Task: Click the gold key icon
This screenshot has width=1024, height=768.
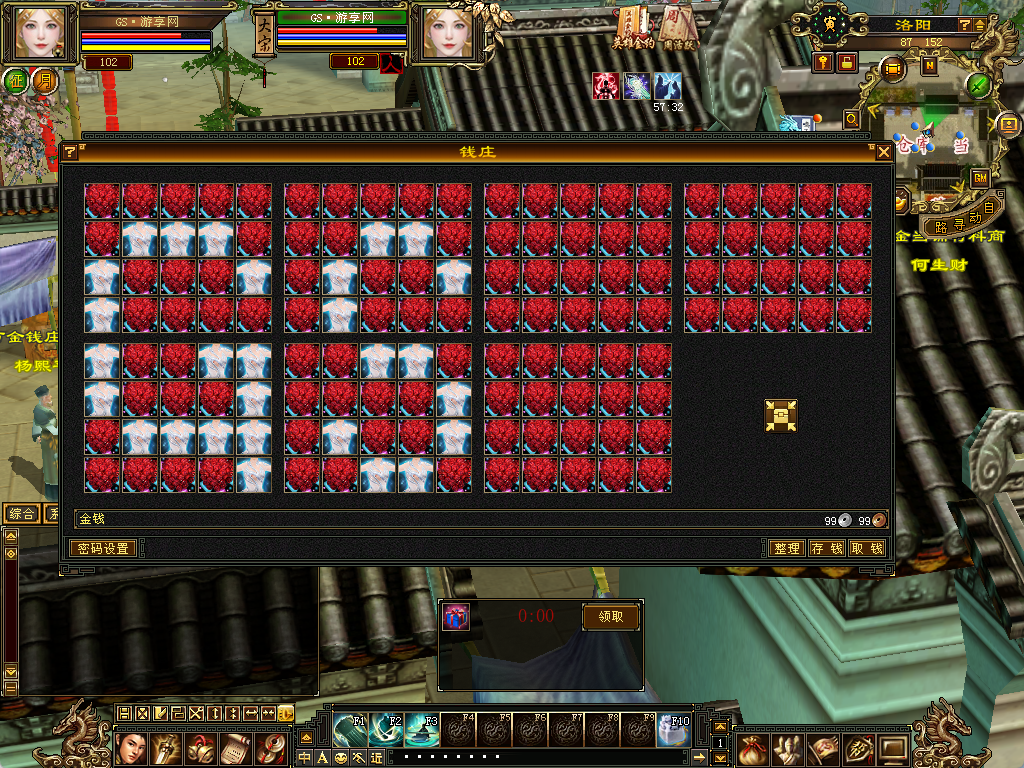Action: [823, 63]
